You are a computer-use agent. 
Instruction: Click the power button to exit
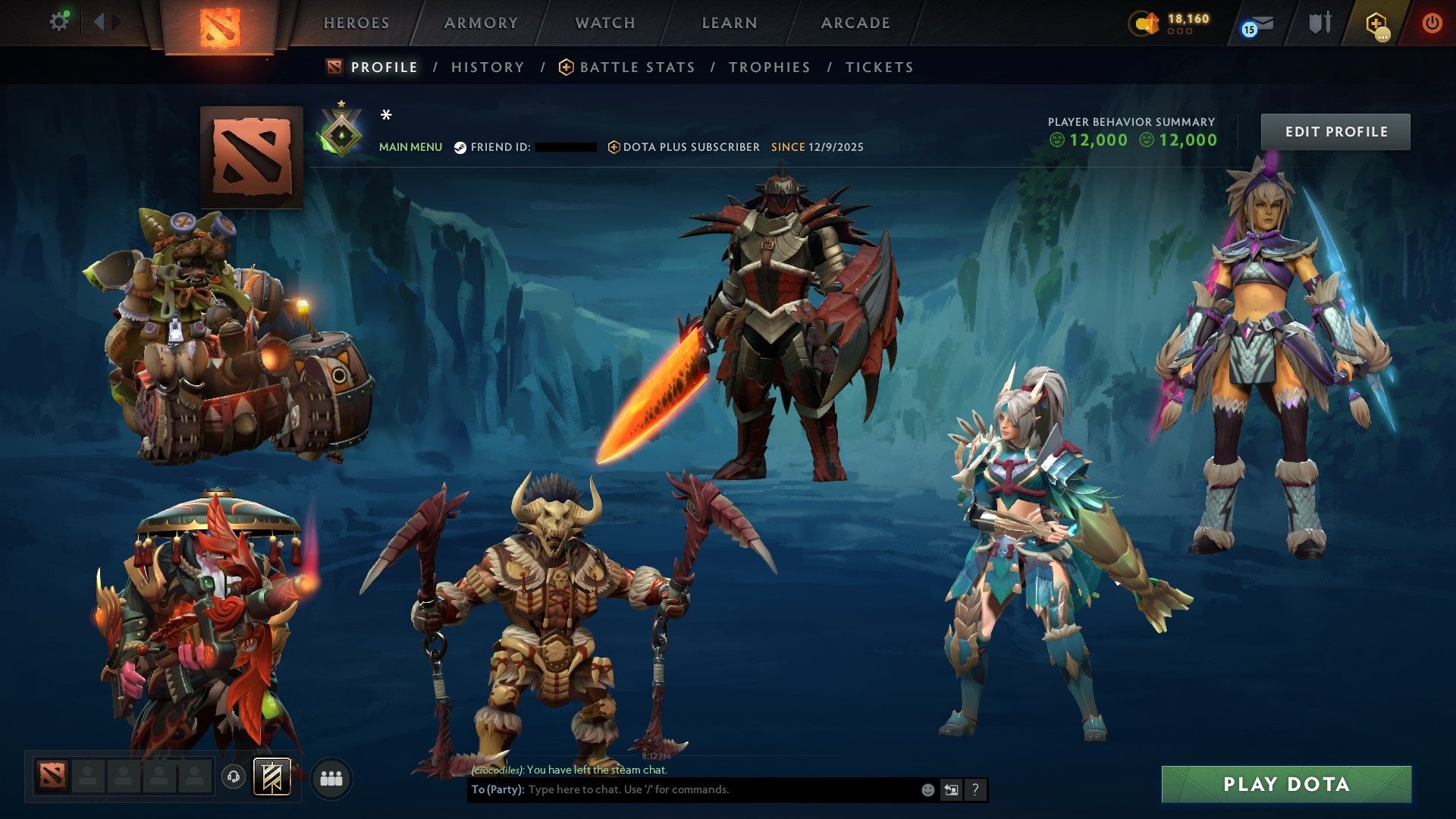point(1432,22)
